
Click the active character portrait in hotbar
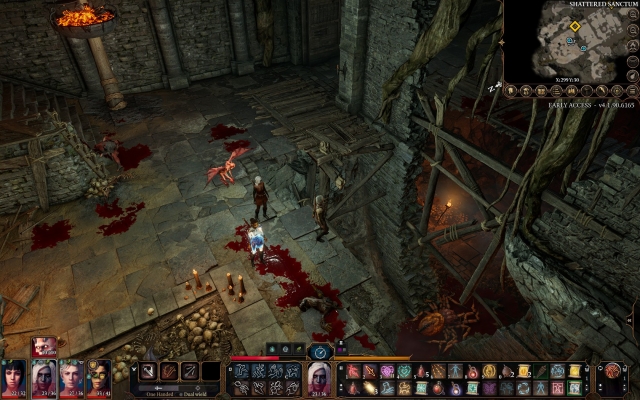pos(318,378)
